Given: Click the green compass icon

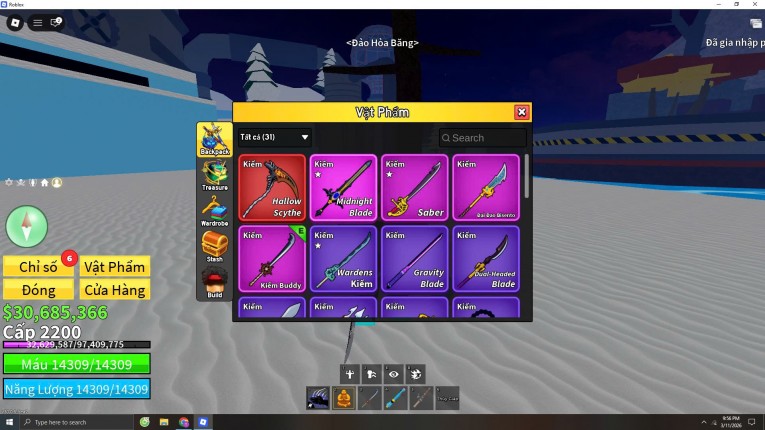Looking at the screenshot, I should coord(26,225).
